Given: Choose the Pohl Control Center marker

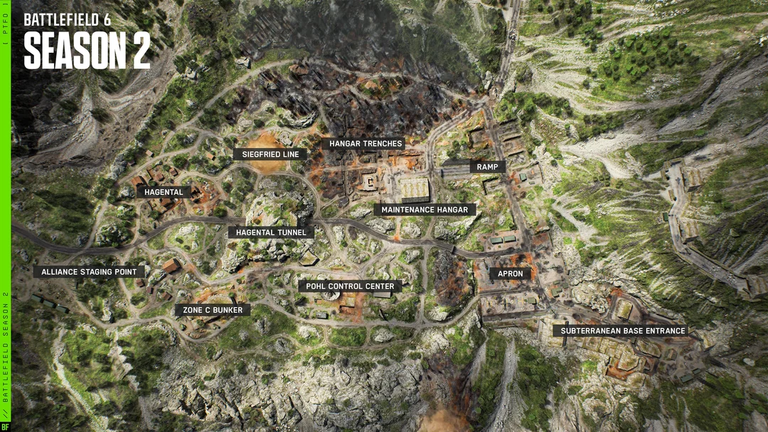Looking at the screenshot, I should pyautogui.click(x=350, y=286).
